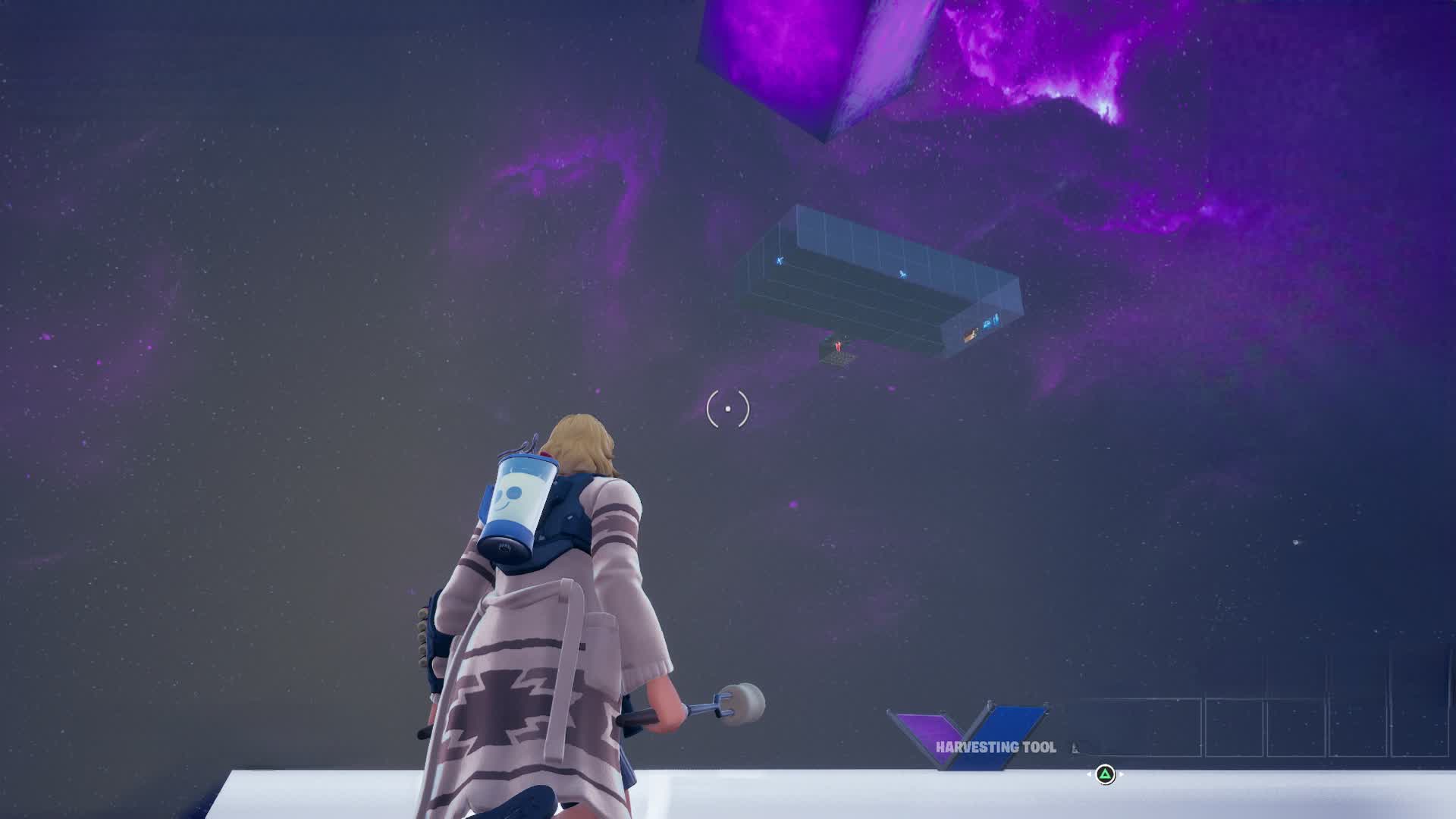Screen dimensions: 1456x819
Task: Click the glowing blue pickup on the platform's left edge
Action: click(x=780, y=260)
